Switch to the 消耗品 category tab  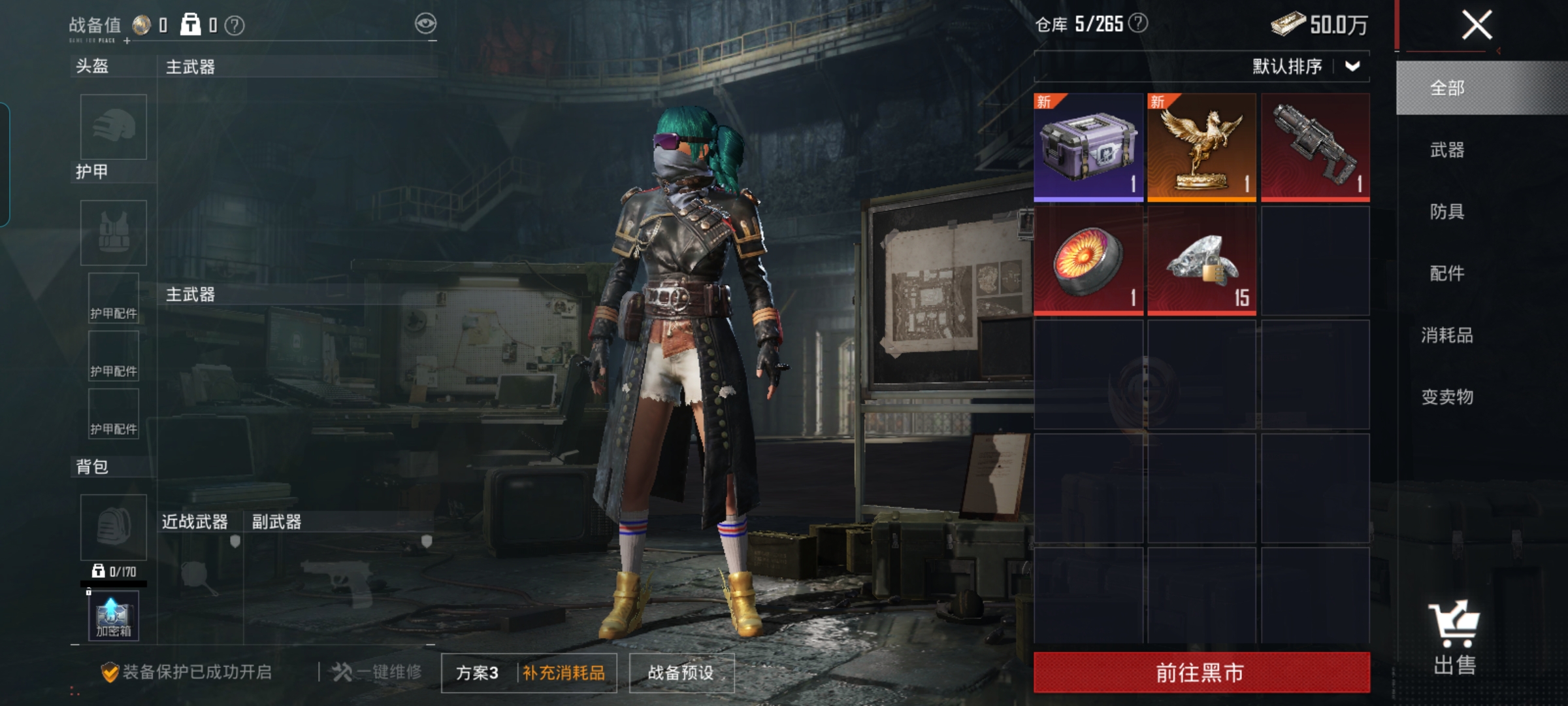[1447, 335]
